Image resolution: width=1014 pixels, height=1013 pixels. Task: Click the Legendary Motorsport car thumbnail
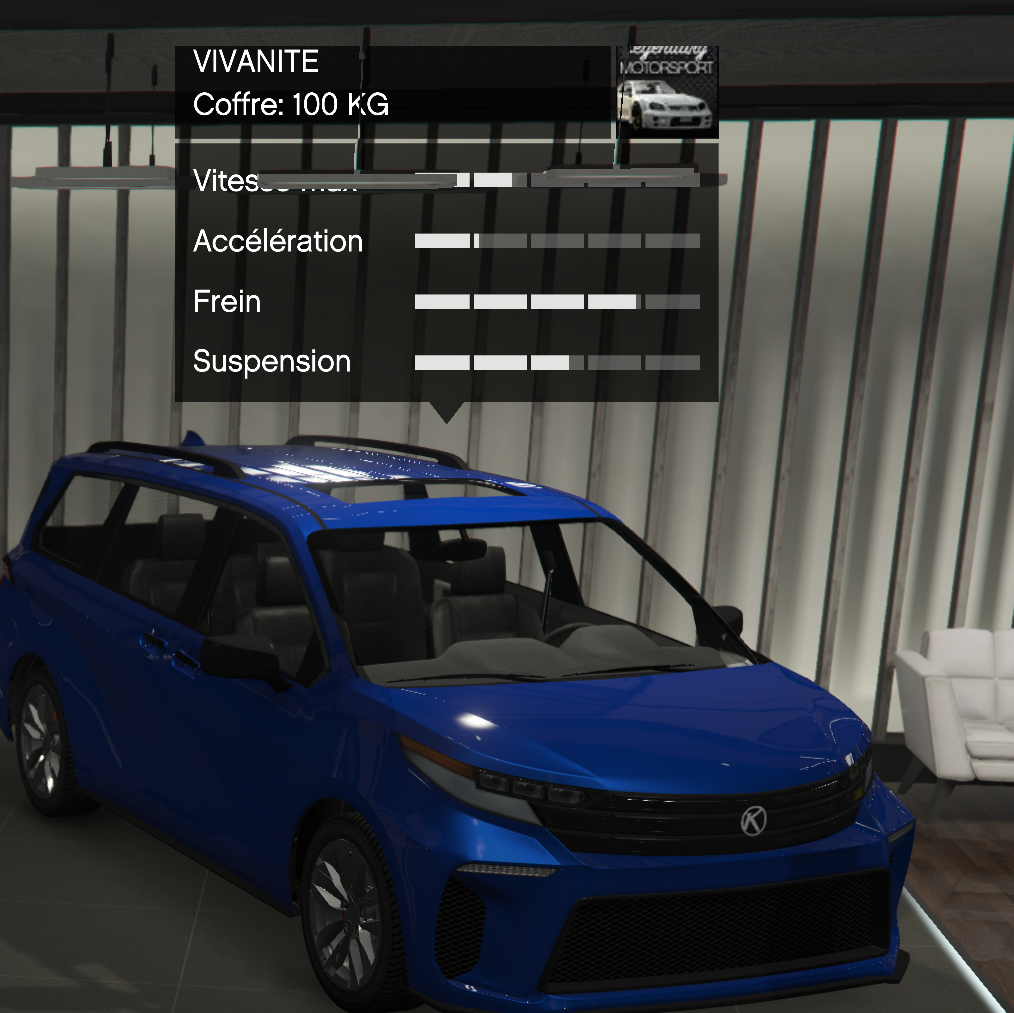tap(667, 92)
